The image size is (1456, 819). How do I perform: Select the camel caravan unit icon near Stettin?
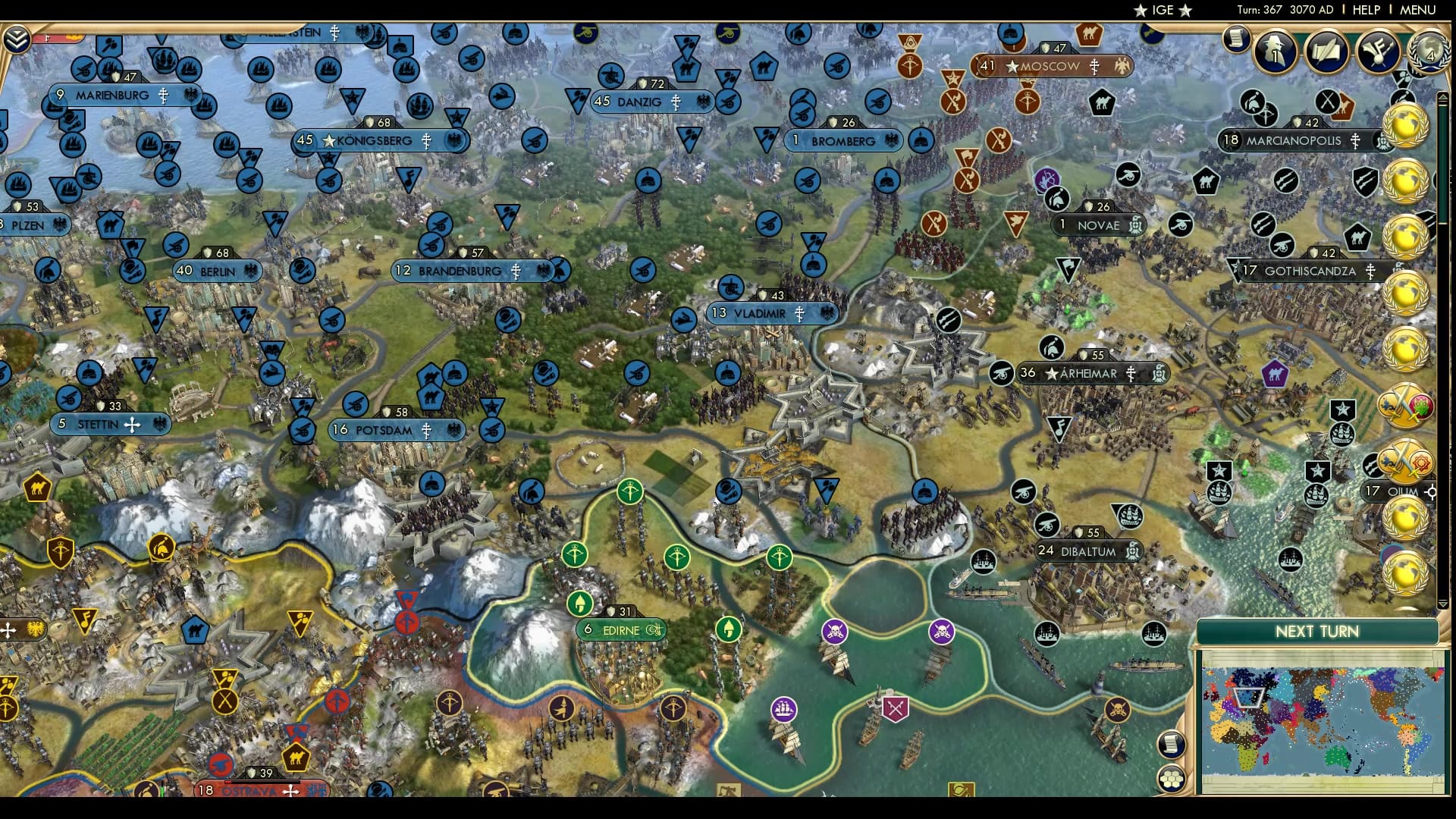[x=37, y=487]
